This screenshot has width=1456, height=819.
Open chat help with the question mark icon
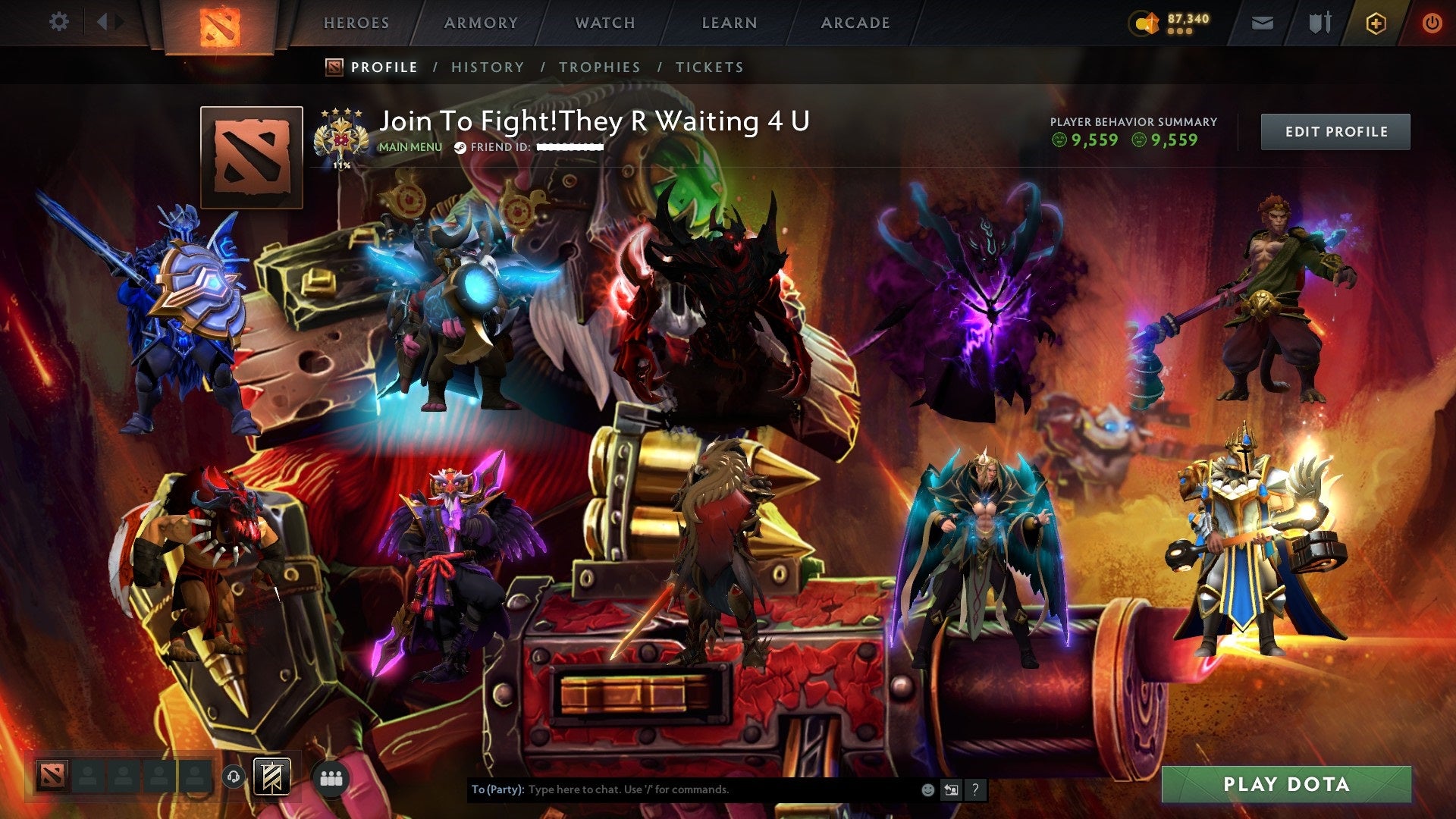point(975,789)
